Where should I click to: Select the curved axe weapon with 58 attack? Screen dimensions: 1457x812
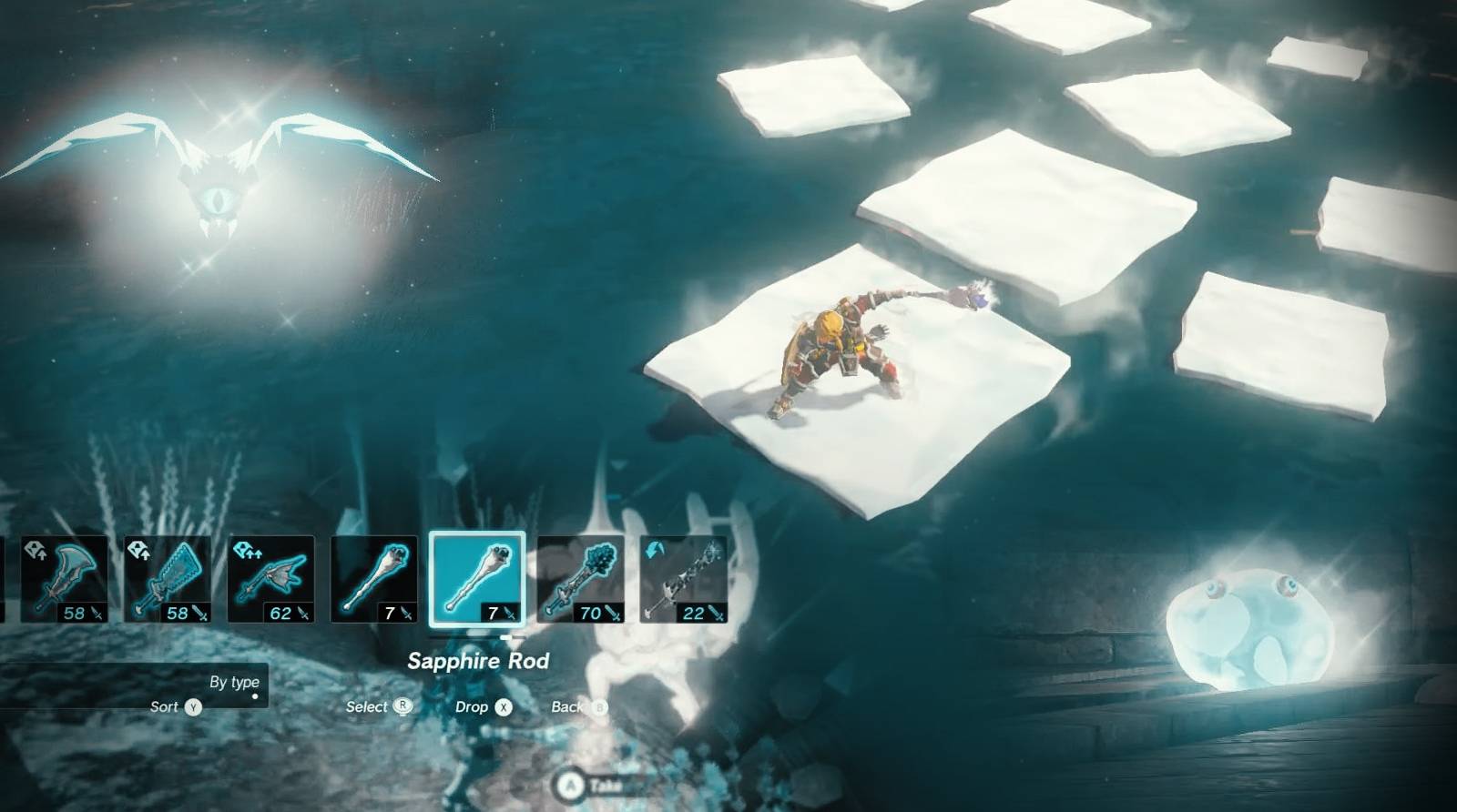coord(64,579)
